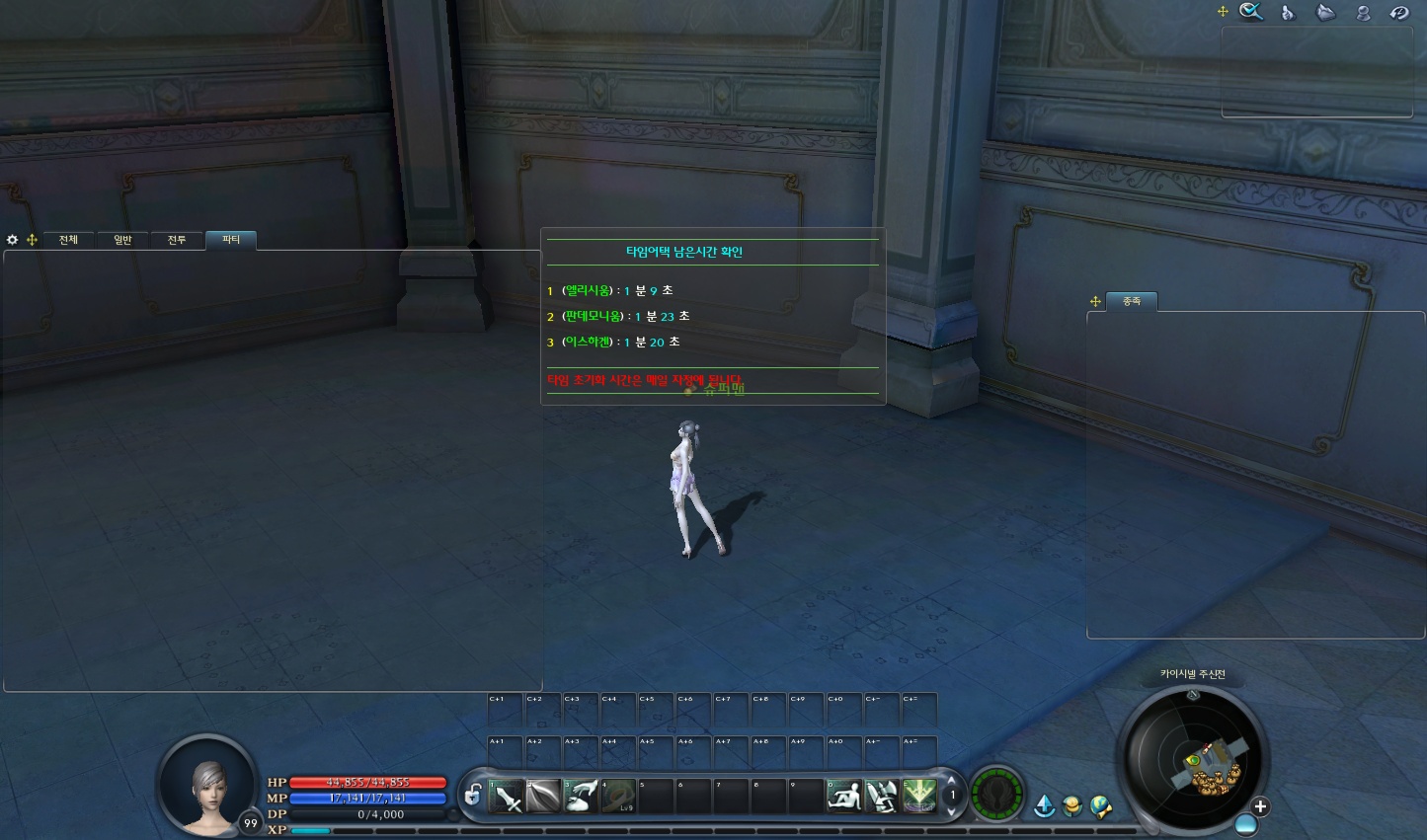1427x840 pixels.
Task: Open the magnifier search icon at top right
Action: point(1250,11)
